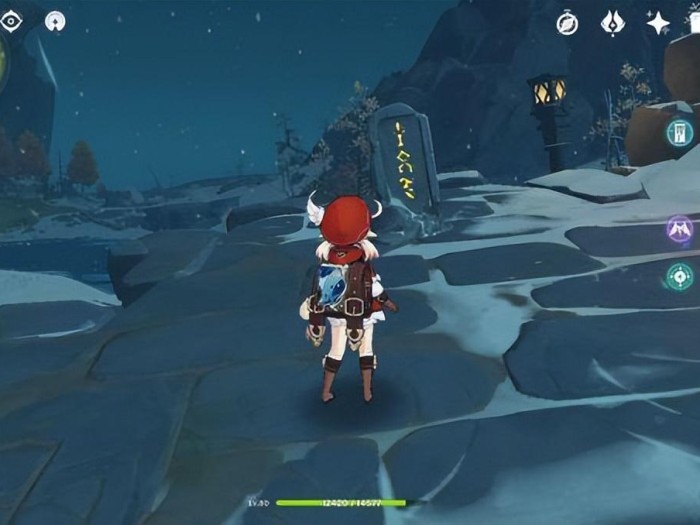
Task: Open the four-point star Wish icon
Action: pos(658,23)
